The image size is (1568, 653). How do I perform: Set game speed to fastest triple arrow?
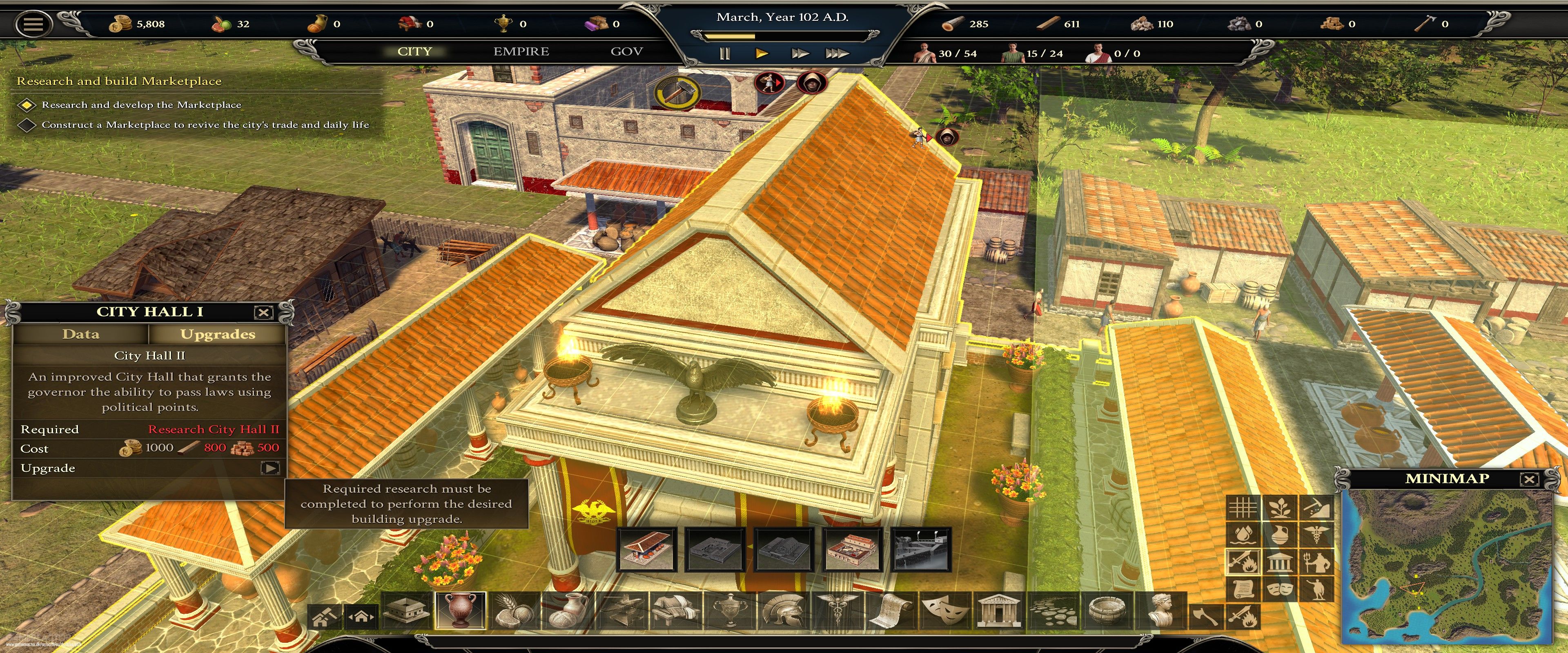837,53
